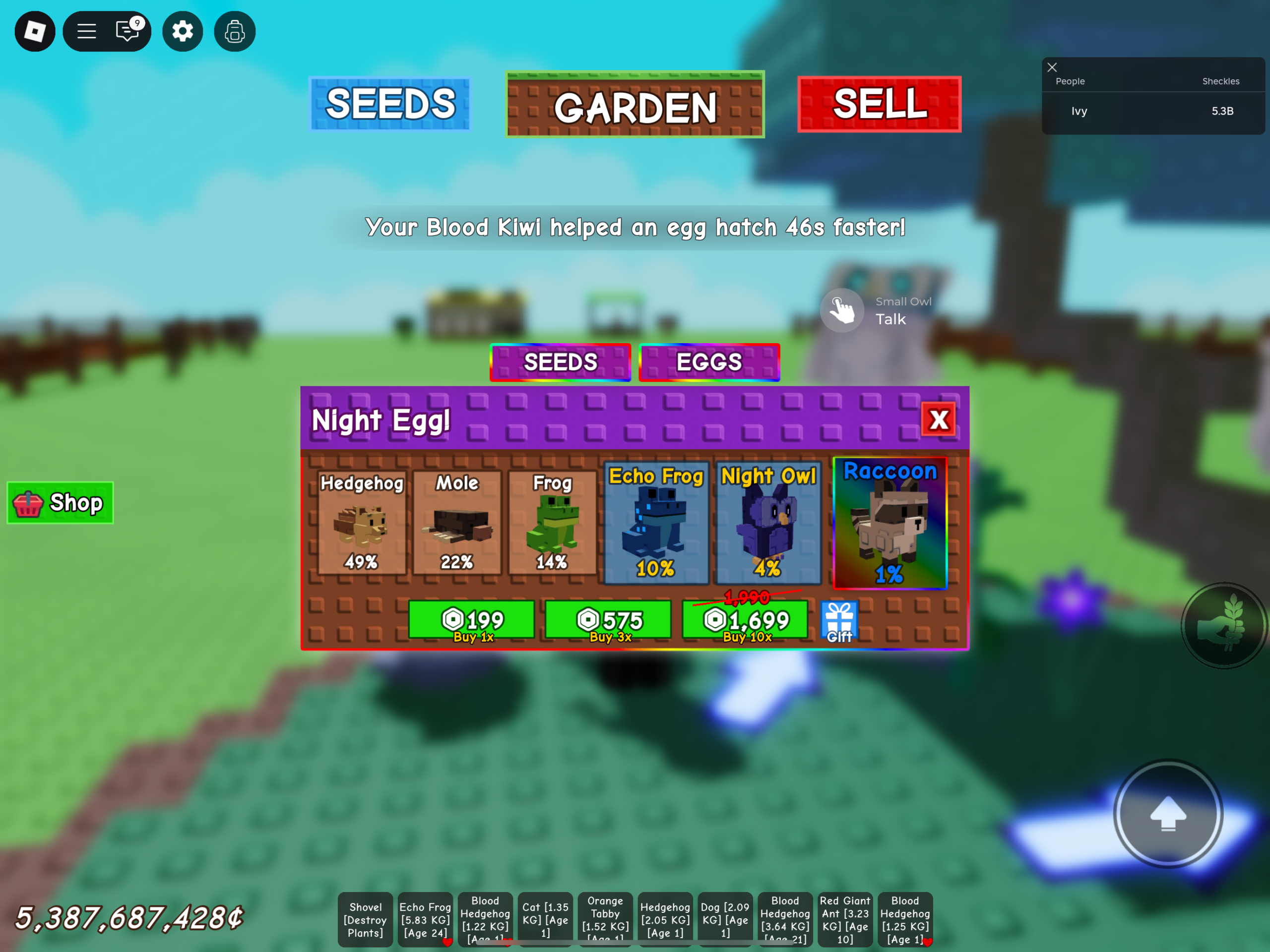Viewport: 1270px width, 952px height.
Task: Close the Night Egg panel
Action: click(939, 419)
